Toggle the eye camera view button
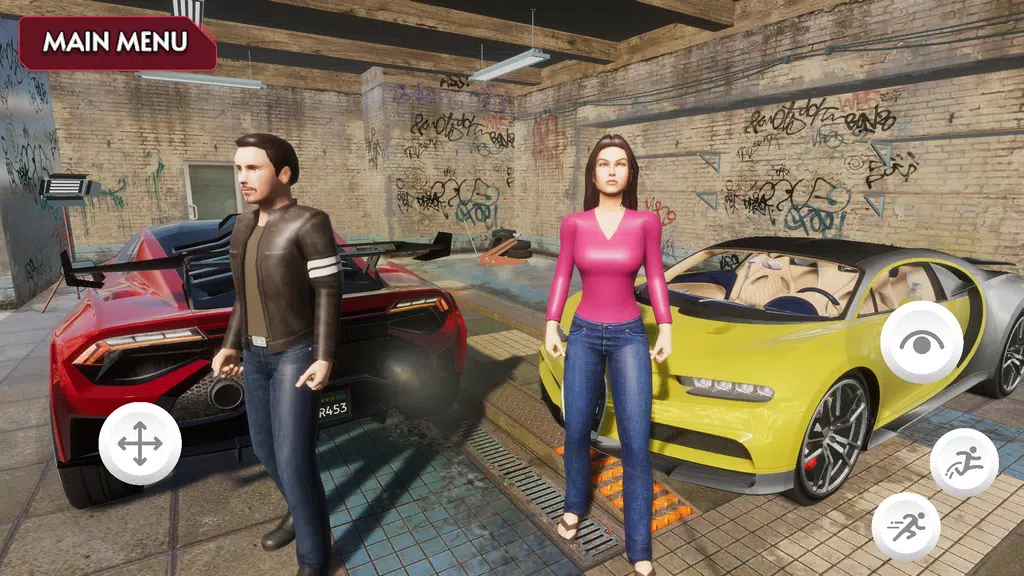 [921, 342]
